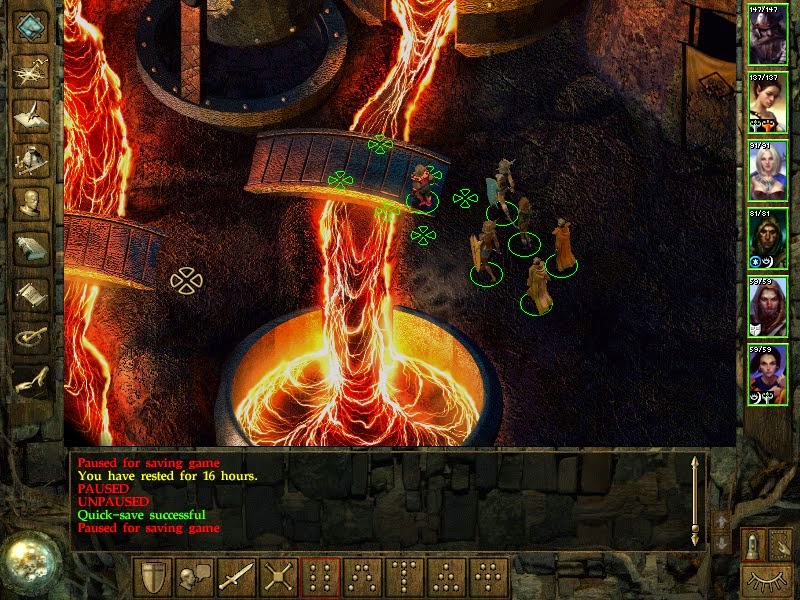Open the area map screen
This screenshot has width=800, height=600.
[x=31, y=70]
